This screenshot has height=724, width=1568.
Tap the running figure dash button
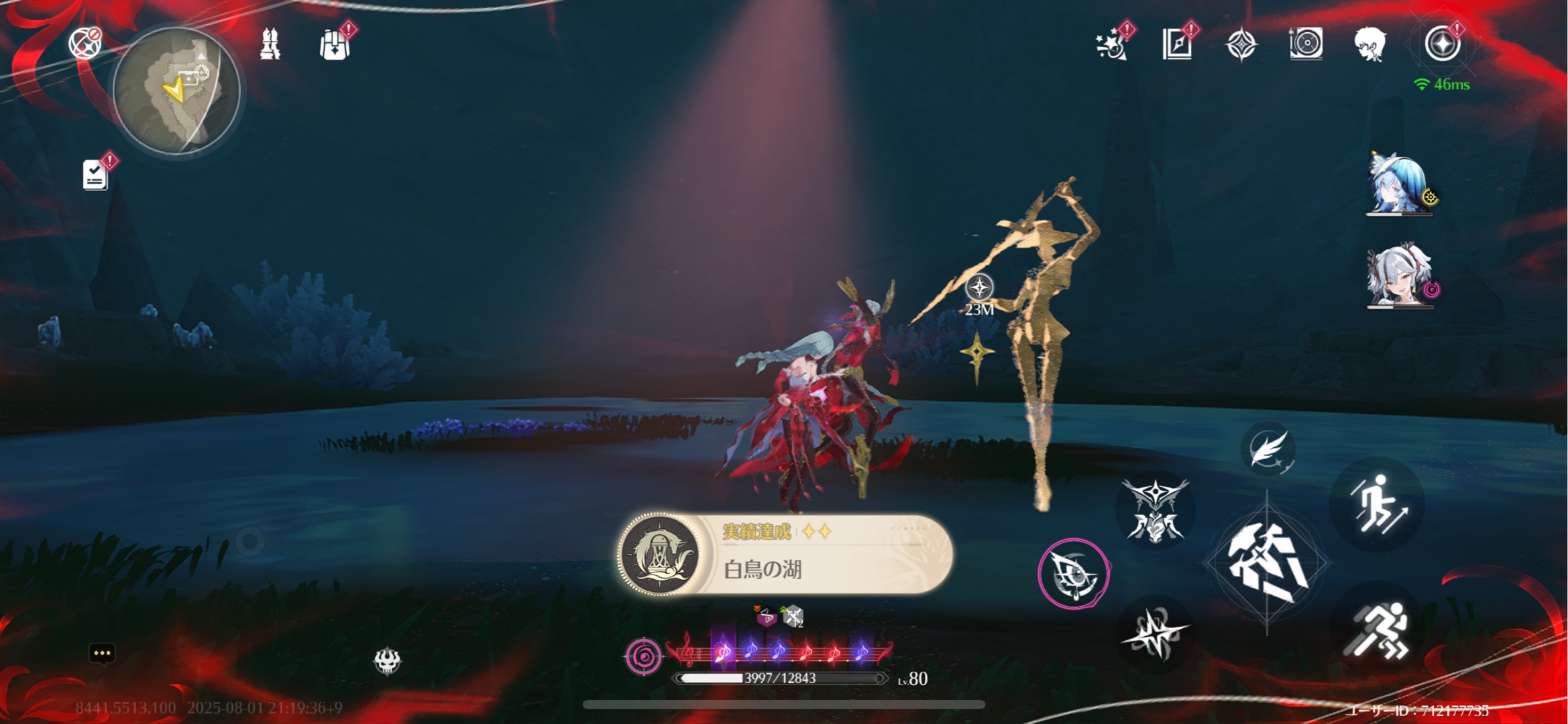[1378, 630]
